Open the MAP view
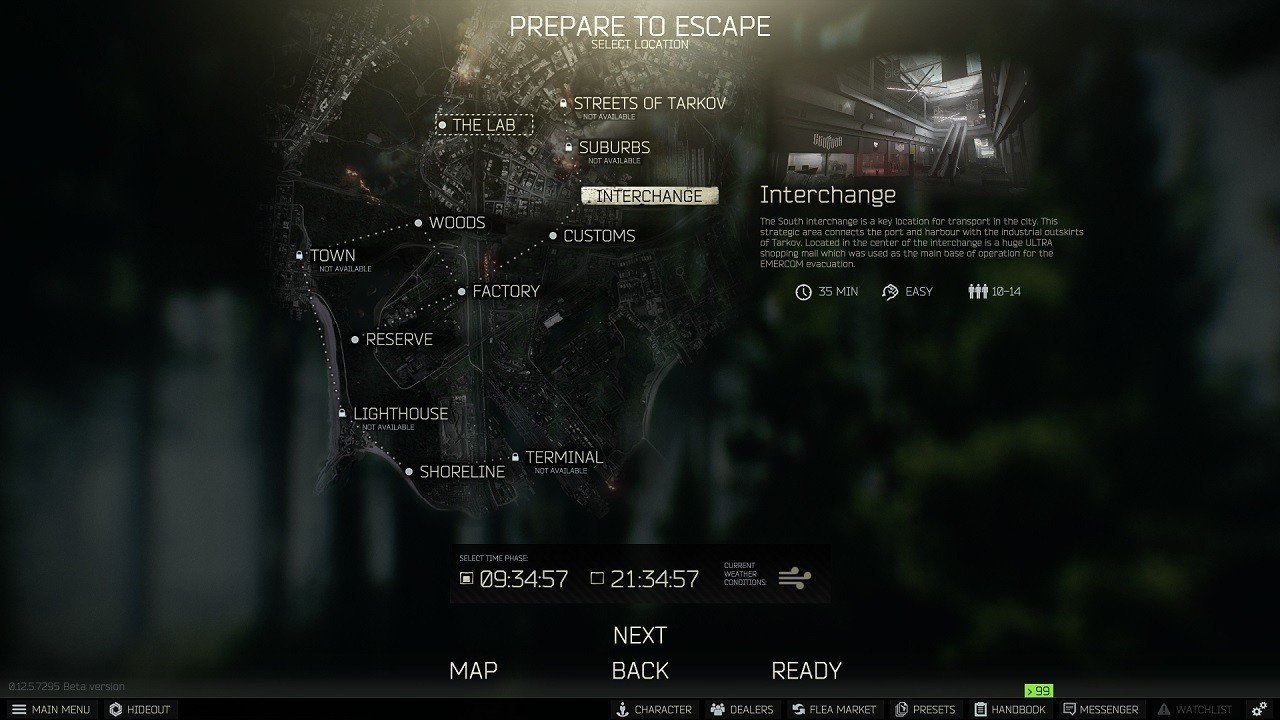Screen dimensions: 1280x720 474,670
